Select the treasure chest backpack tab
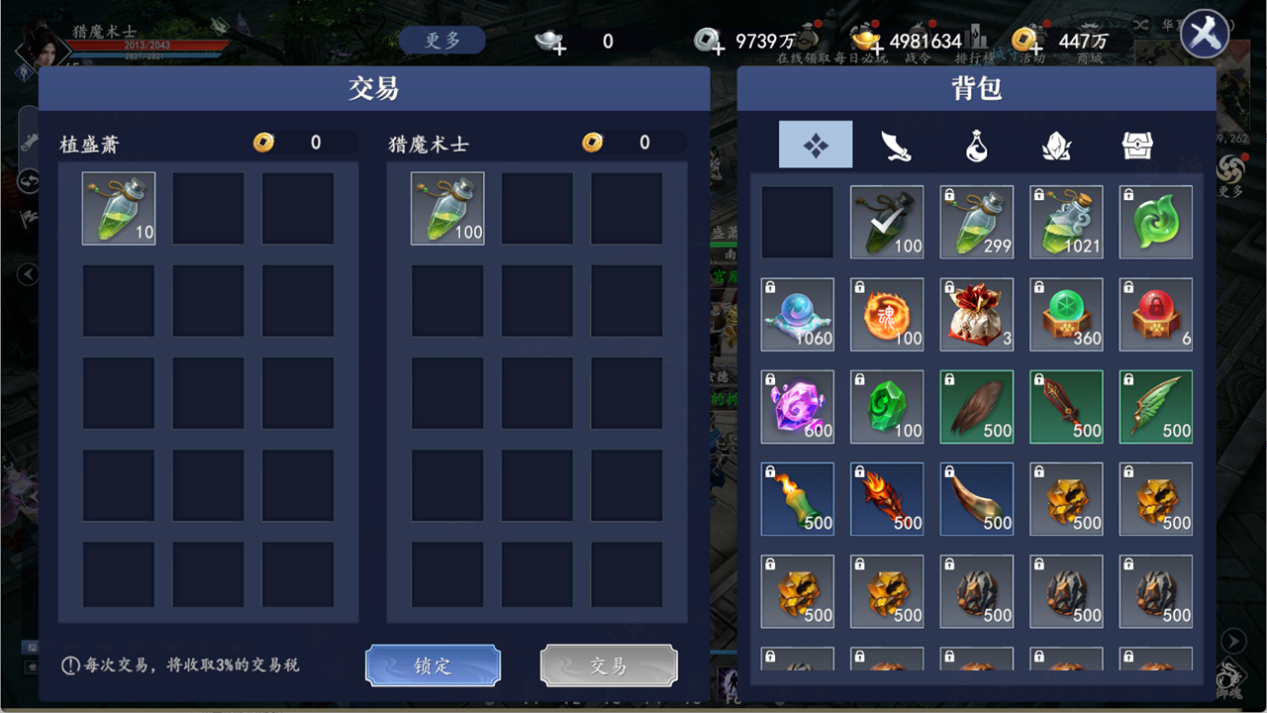Image resolution: width=1267 pixels, height=713 pixels. point(1137,145)
